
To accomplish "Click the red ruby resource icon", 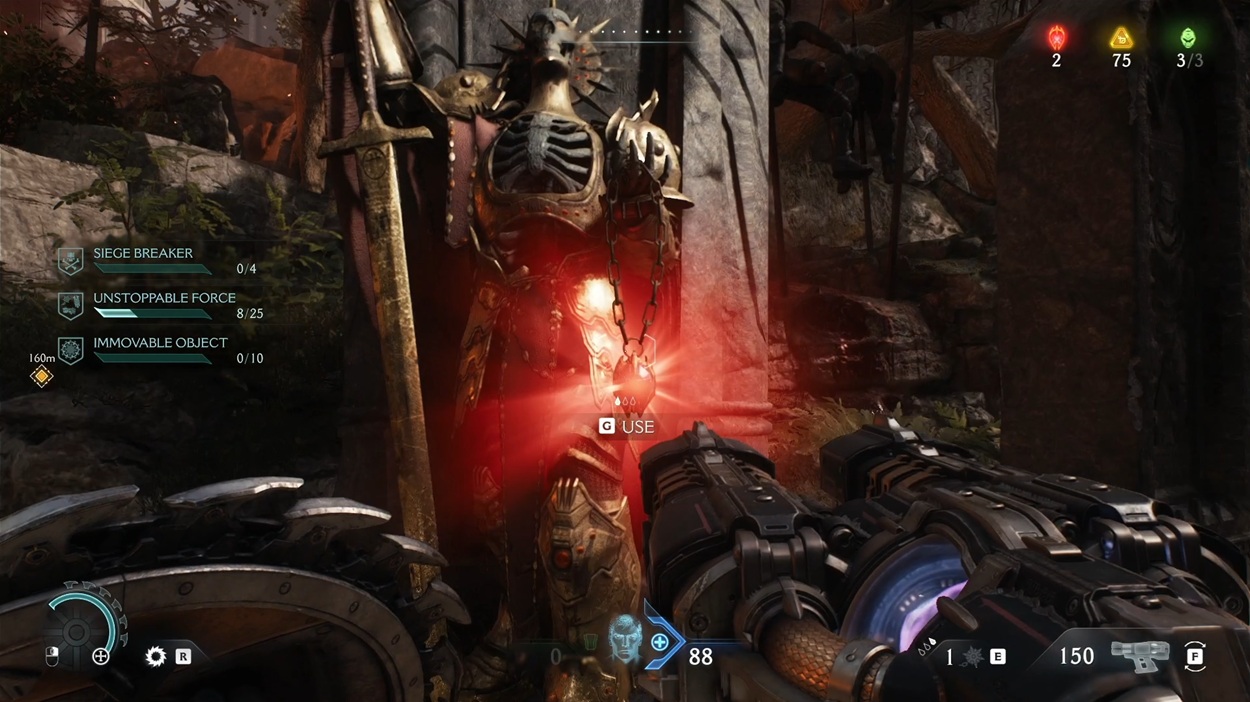I will click(1056, 38).
